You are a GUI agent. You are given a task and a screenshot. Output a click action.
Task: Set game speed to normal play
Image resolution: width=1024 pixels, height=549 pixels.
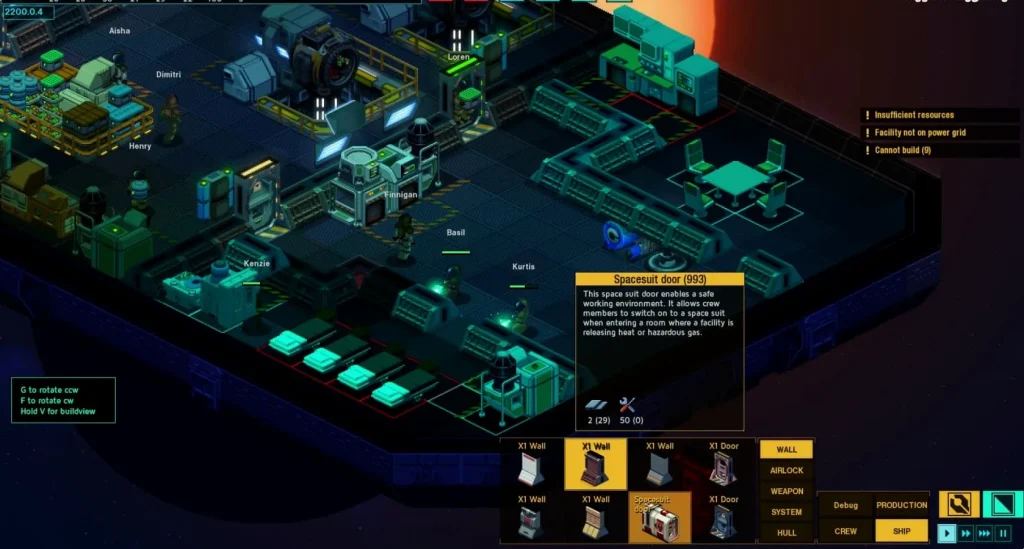(x=947, y=533)
